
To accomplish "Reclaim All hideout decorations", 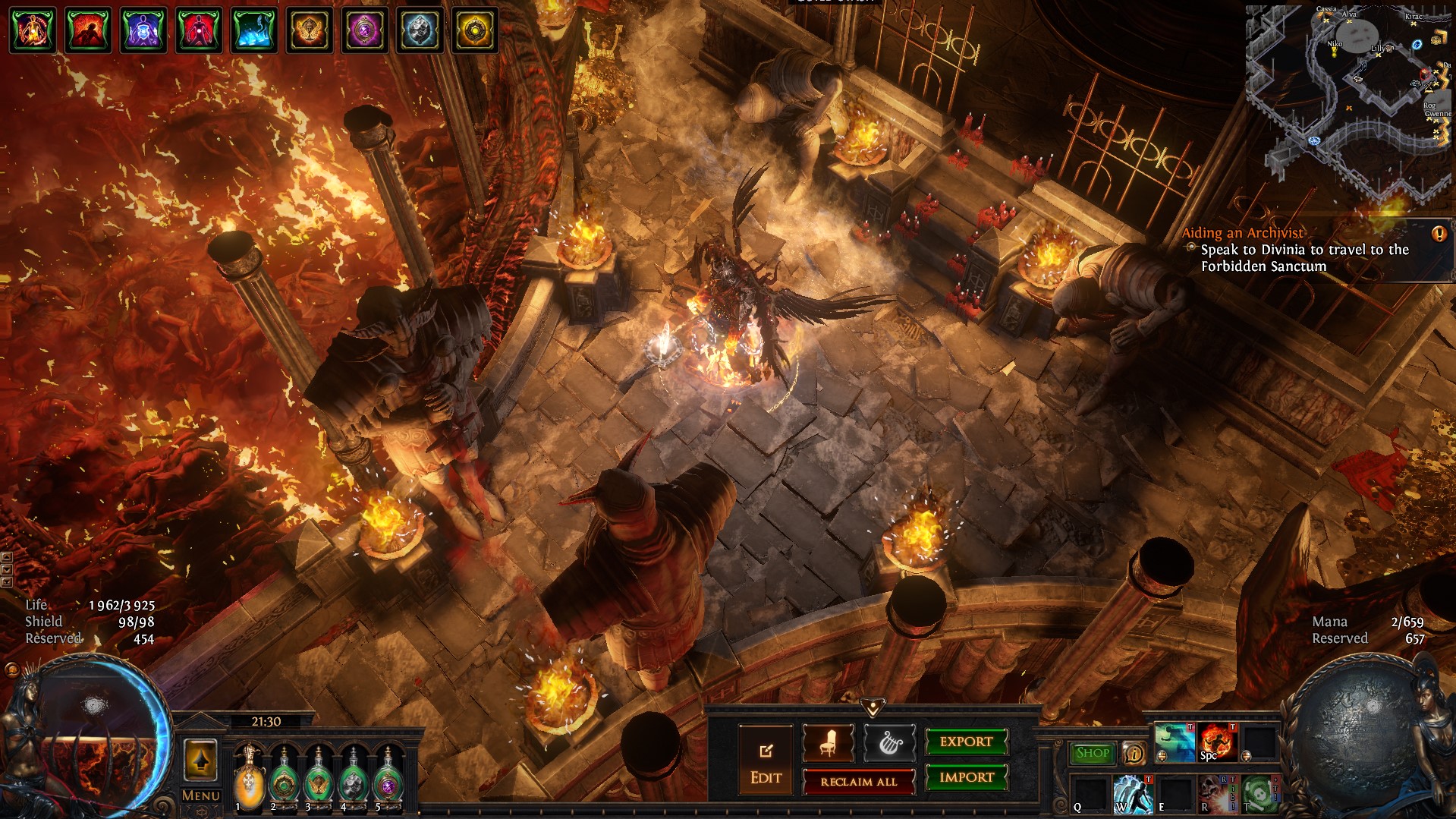I will point(858,782).
